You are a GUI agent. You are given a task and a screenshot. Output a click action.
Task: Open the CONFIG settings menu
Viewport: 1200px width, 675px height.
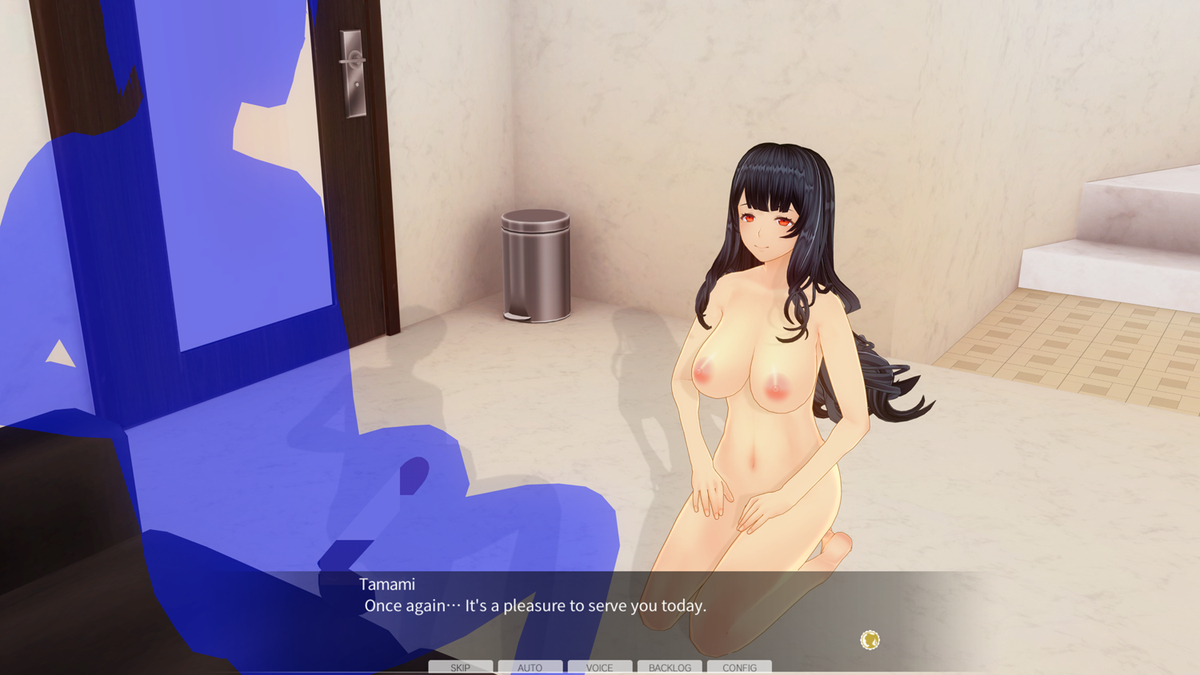739,667
